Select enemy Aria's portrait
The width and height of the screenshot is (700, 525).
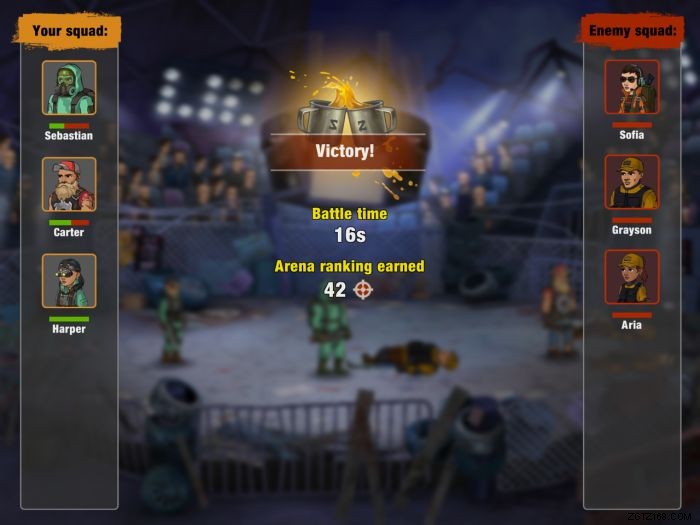(x=632, y=277)
